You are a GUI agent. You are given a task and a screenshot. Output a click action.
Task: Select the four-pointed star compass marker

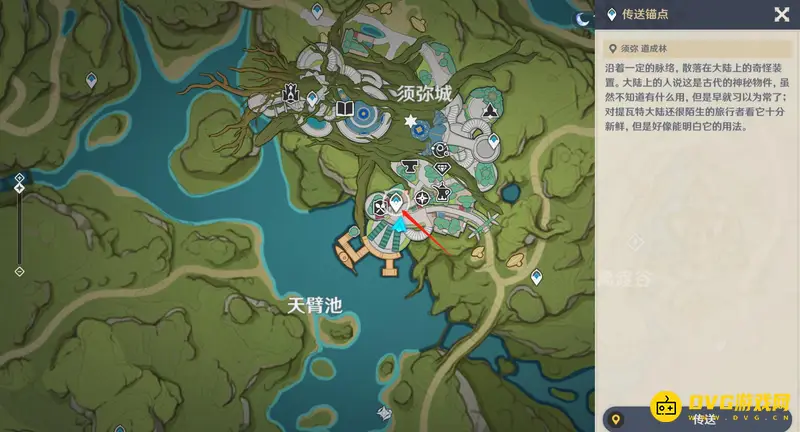click(x=422, y=198)
